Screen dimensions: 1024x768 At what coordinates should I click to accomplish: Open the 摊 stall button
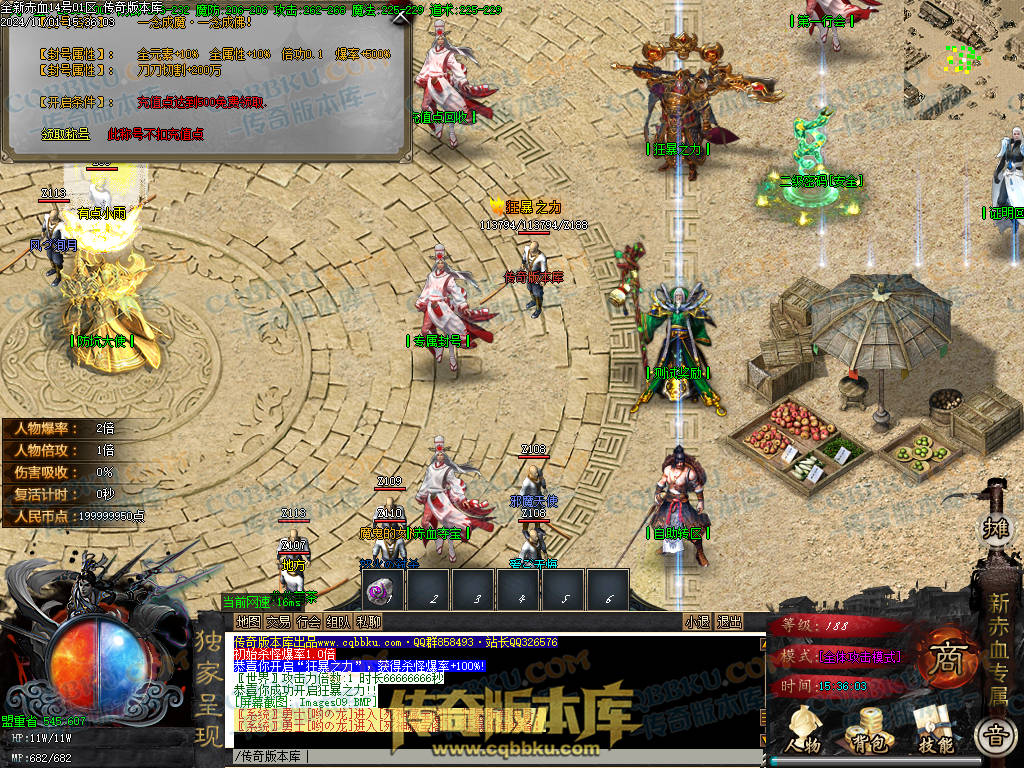click(996, 527)
